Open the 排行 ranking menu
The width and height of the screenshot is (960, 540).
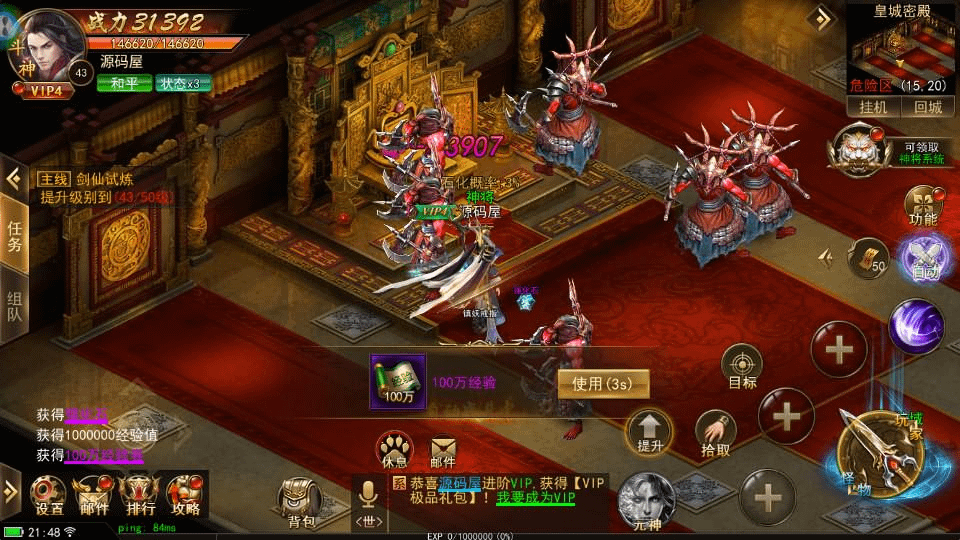coord(138,495)
